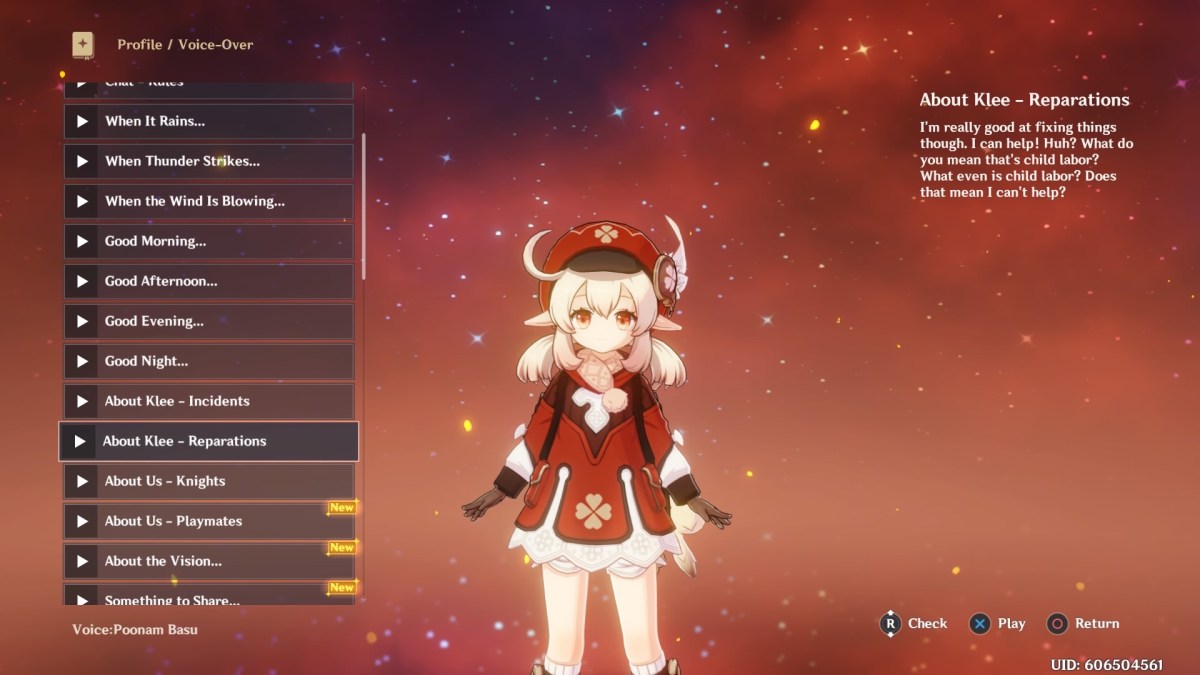Play "About Us – Knights" voice line

[x=208, y=481]
